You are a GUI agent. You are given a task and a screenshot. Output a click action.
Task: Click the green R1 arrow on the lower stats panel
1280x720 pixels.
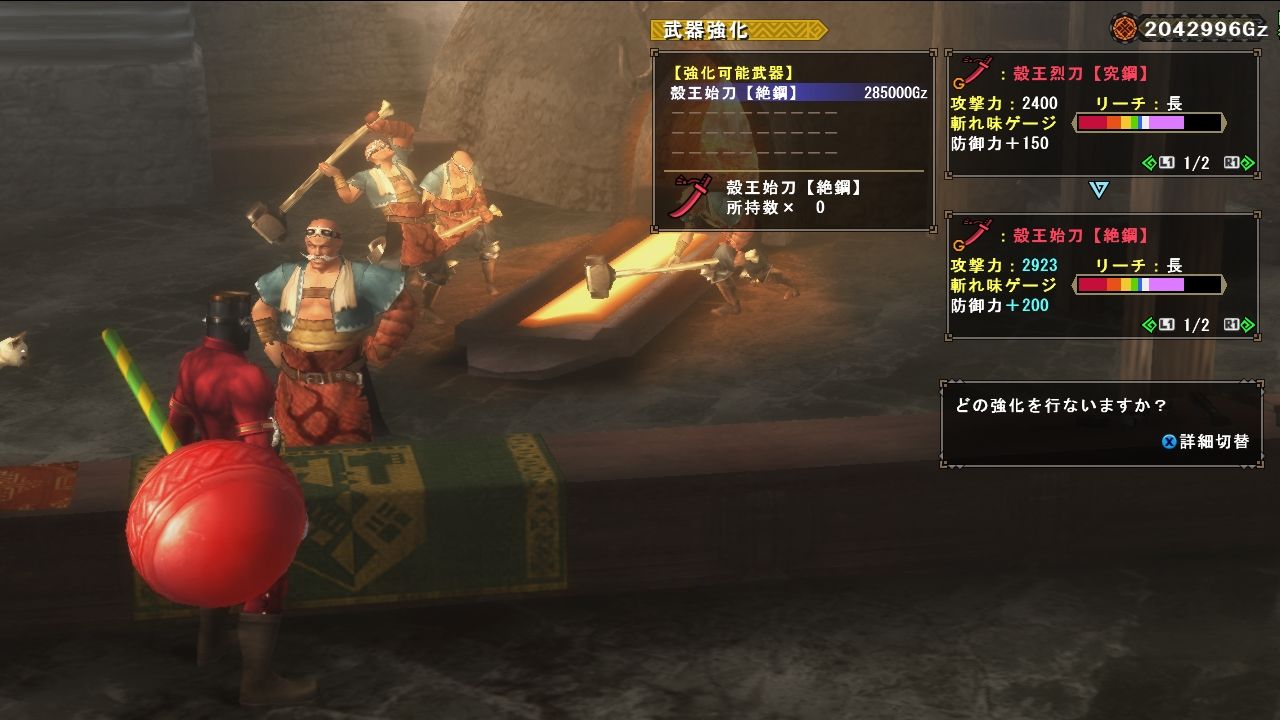pyautogui.click(x=1247, y=324)
